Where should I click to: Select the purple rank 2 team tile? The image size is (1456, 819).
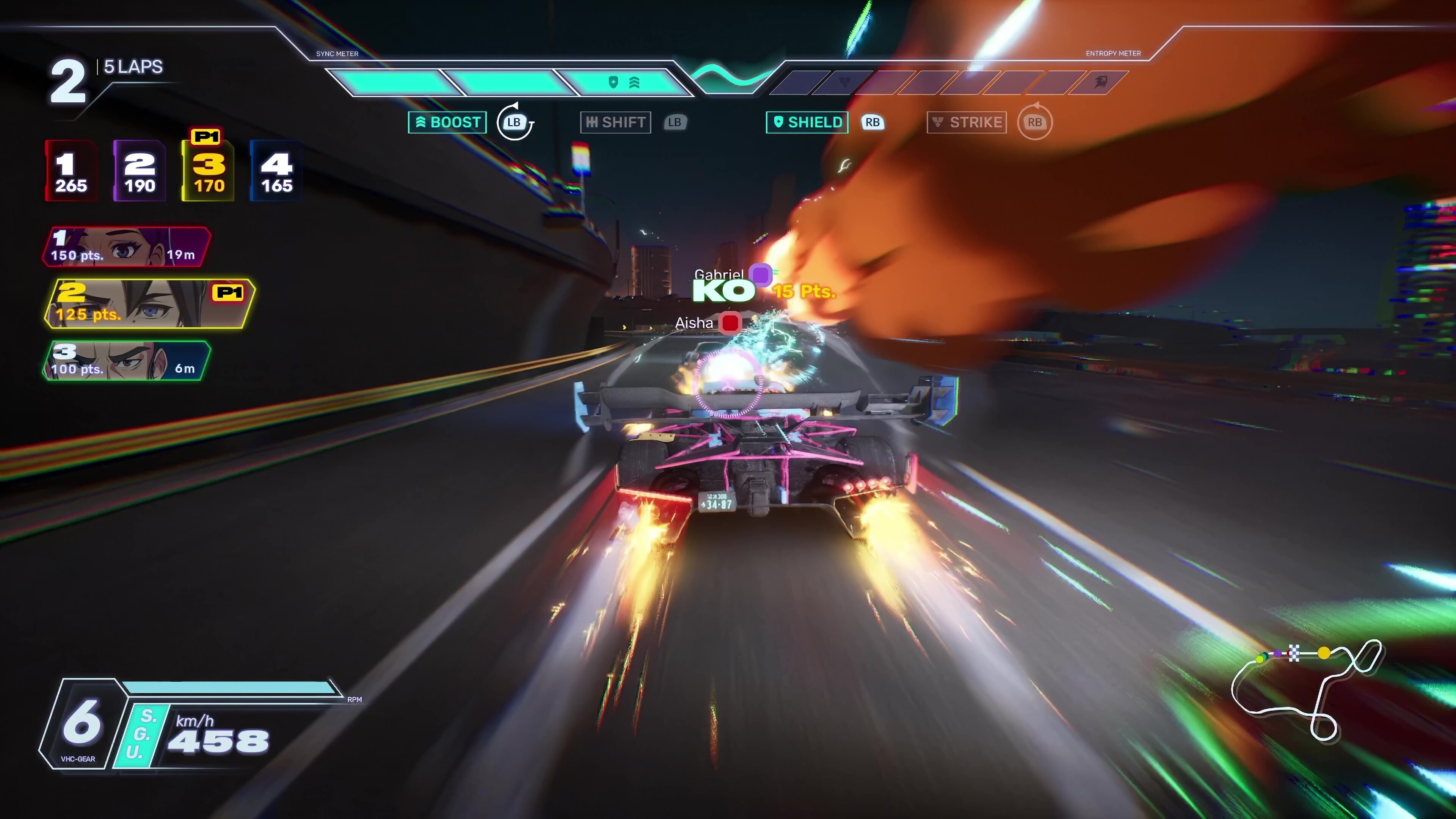point(140,171)
